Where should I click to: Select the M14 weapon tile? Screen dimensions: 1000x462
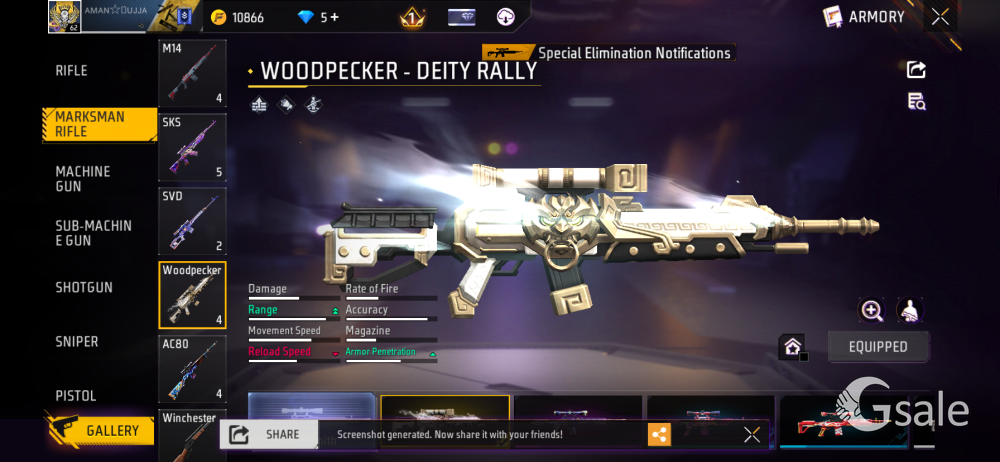tap(192, 74)
